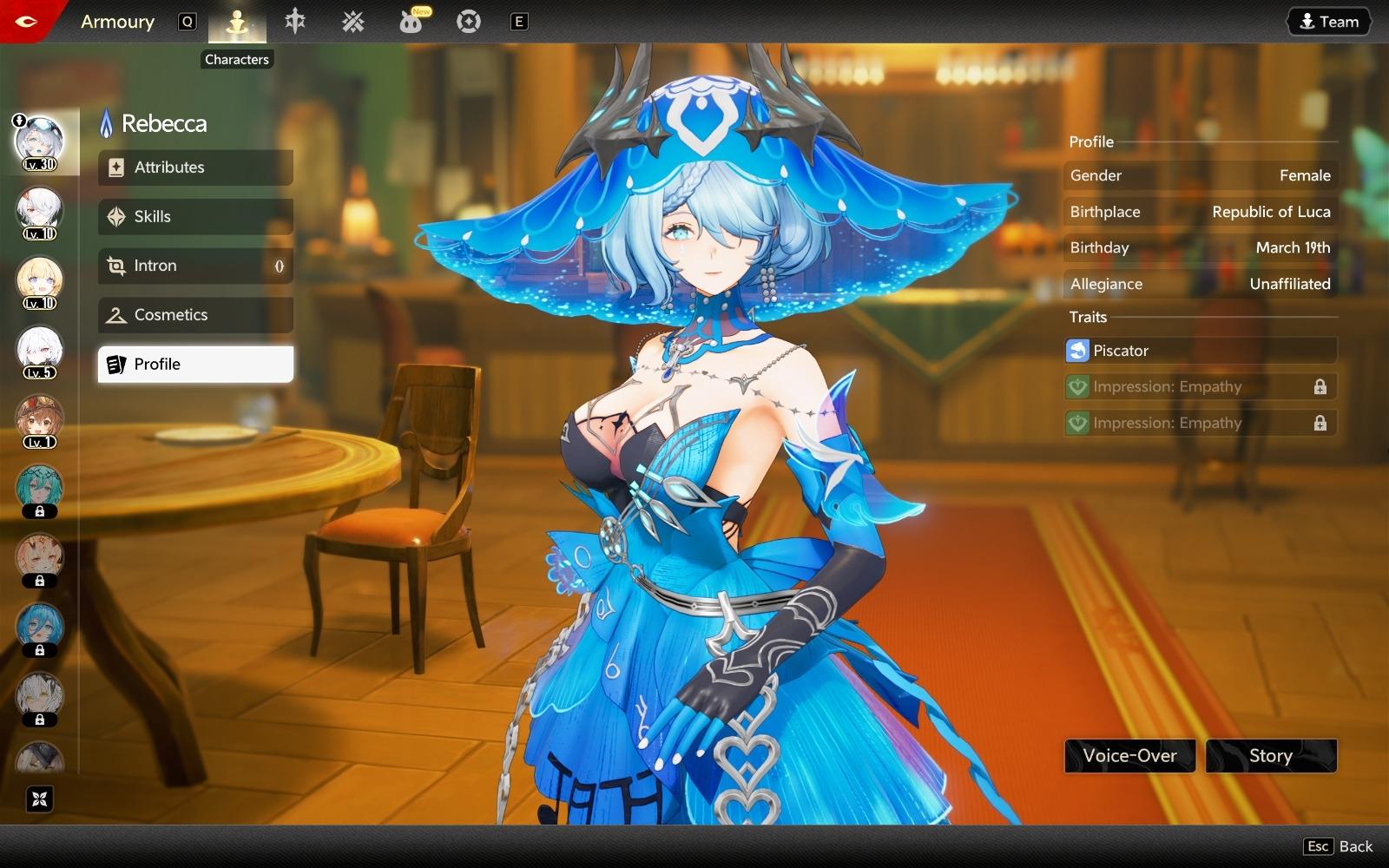View the Piscator trait
The height and width of the screenshot is (868, 1389).
pyautogui.click(x=1201, y=351)
